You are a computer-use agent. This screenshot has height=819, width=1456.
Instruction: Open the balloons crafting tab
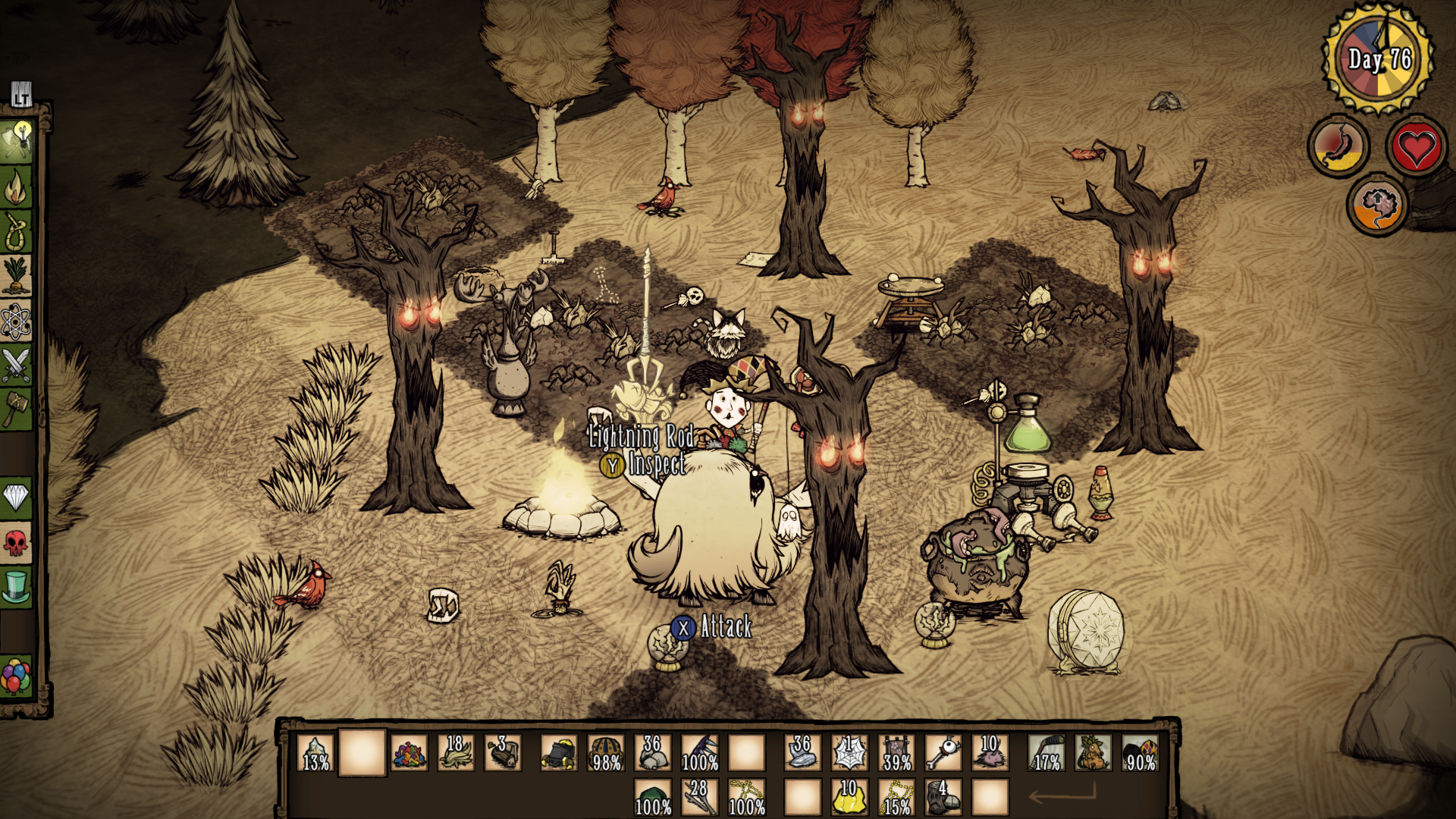pyautogui.click(x=16, y=676)
